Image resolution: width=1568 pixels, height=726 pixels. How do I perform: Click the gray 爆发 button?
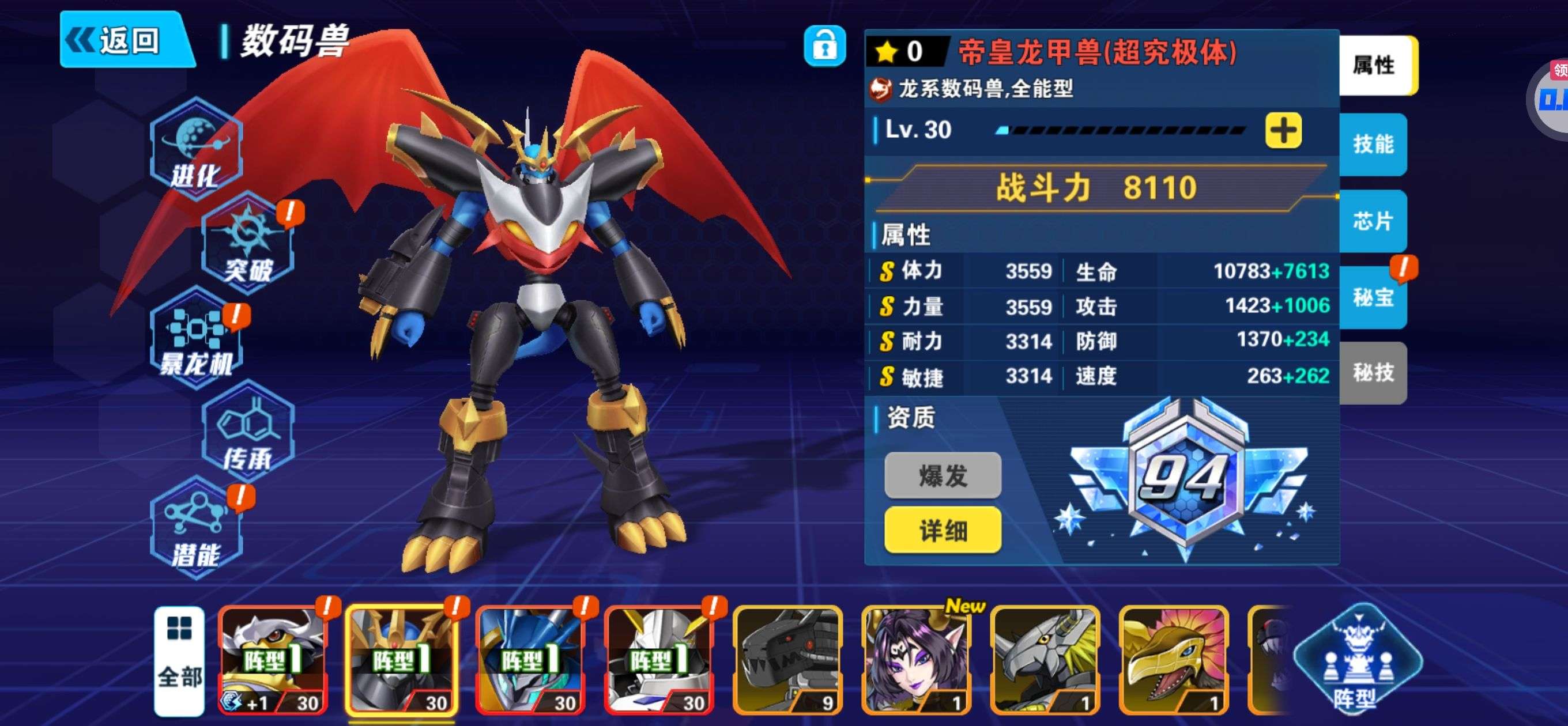[943, 475]
